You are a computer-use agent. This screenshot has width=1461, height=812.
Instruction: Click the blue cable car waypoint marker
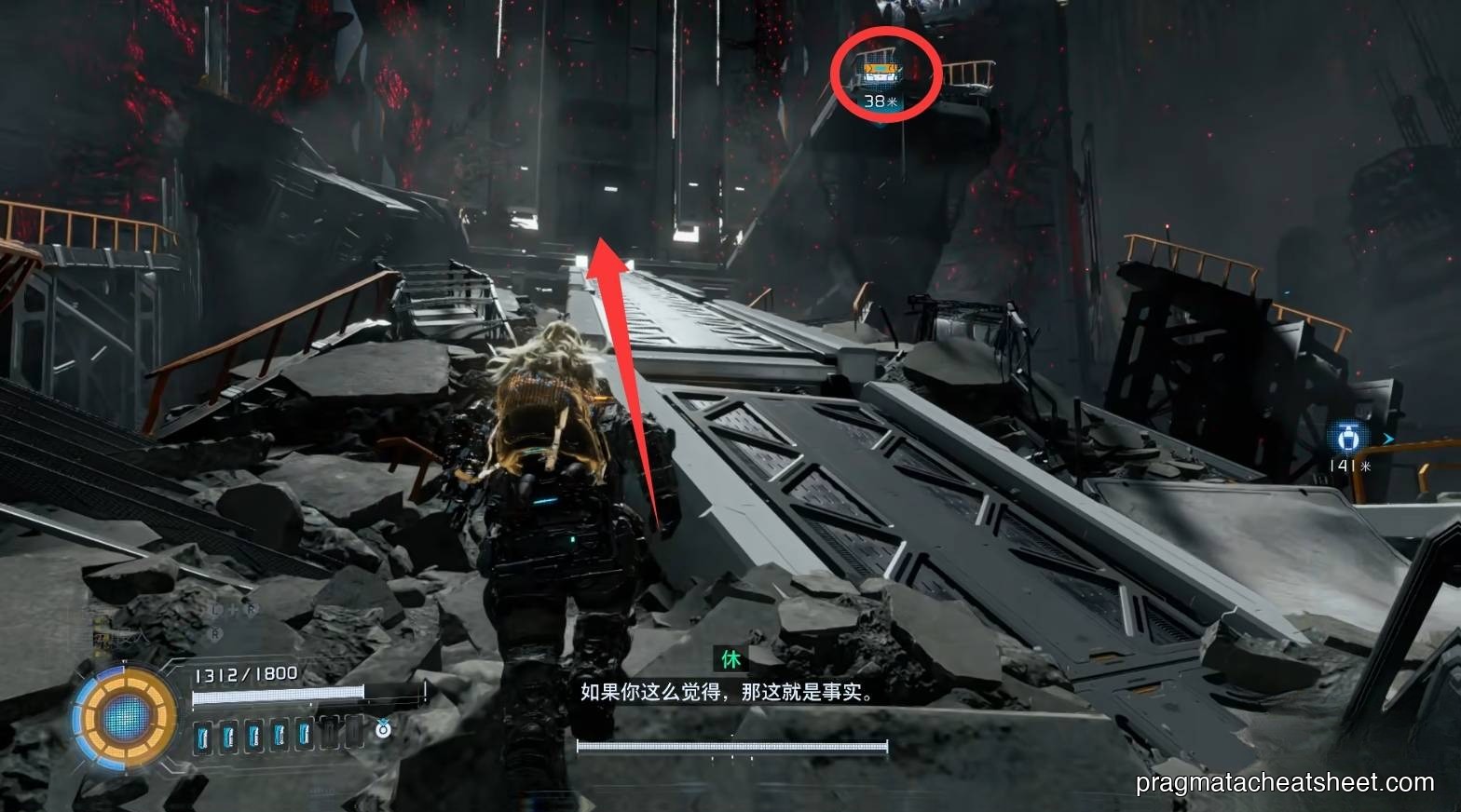coord(1348,437)
